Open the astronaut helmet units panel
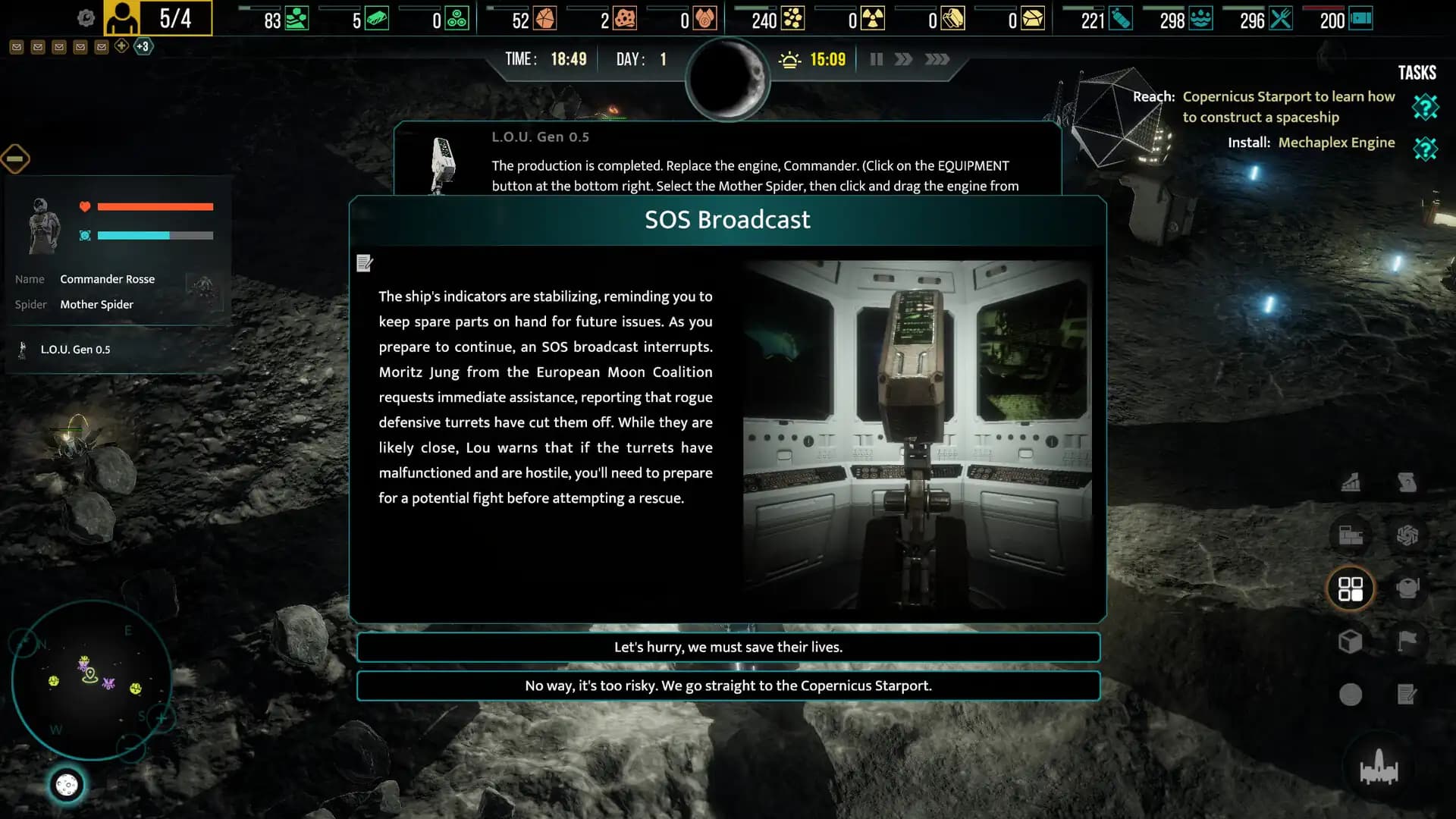Screen dimensions: 1456x819 [x=1409, y=590]
